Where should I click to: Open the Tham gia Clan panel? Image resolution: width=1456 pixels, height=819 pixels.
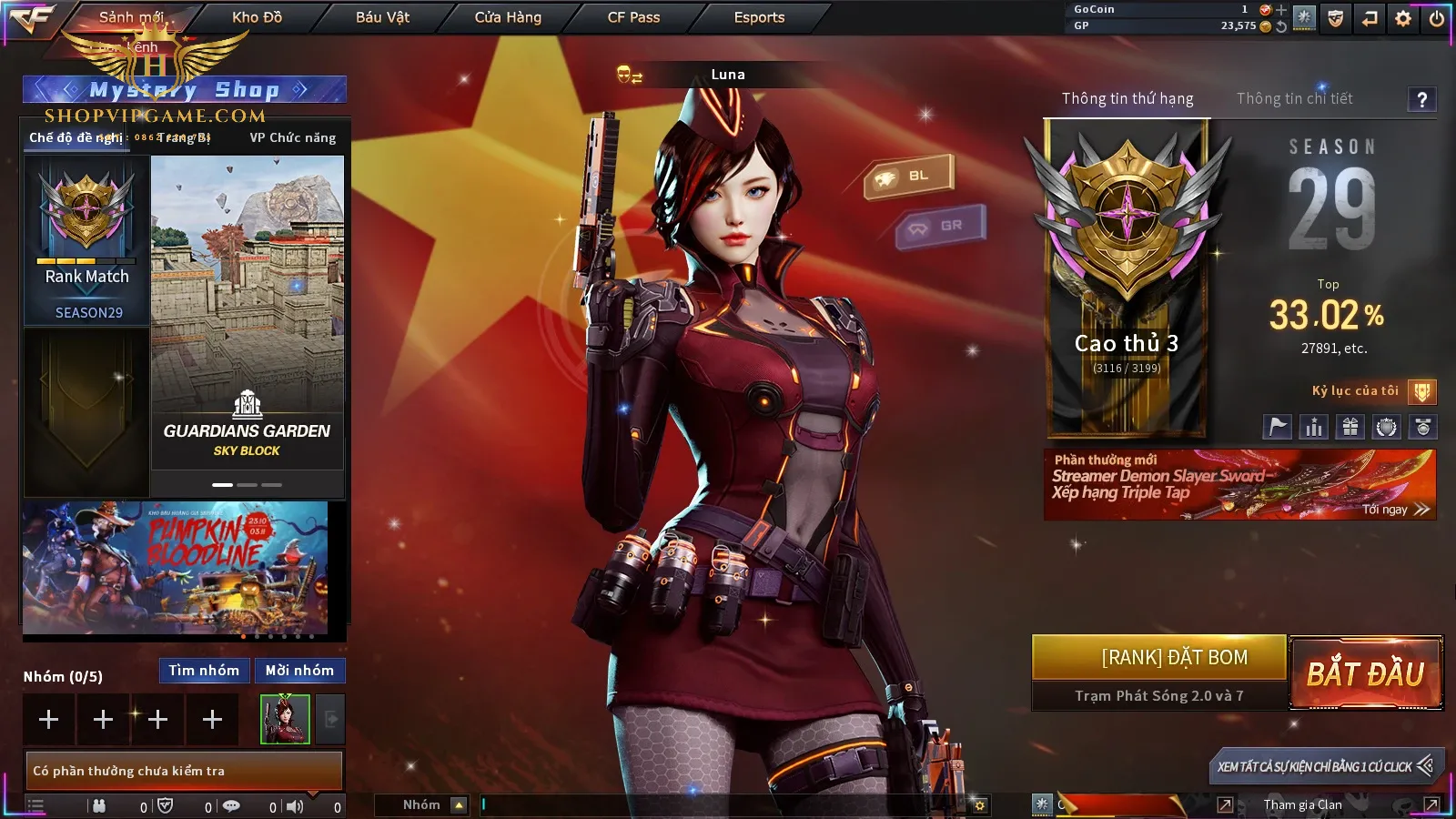1302,804
